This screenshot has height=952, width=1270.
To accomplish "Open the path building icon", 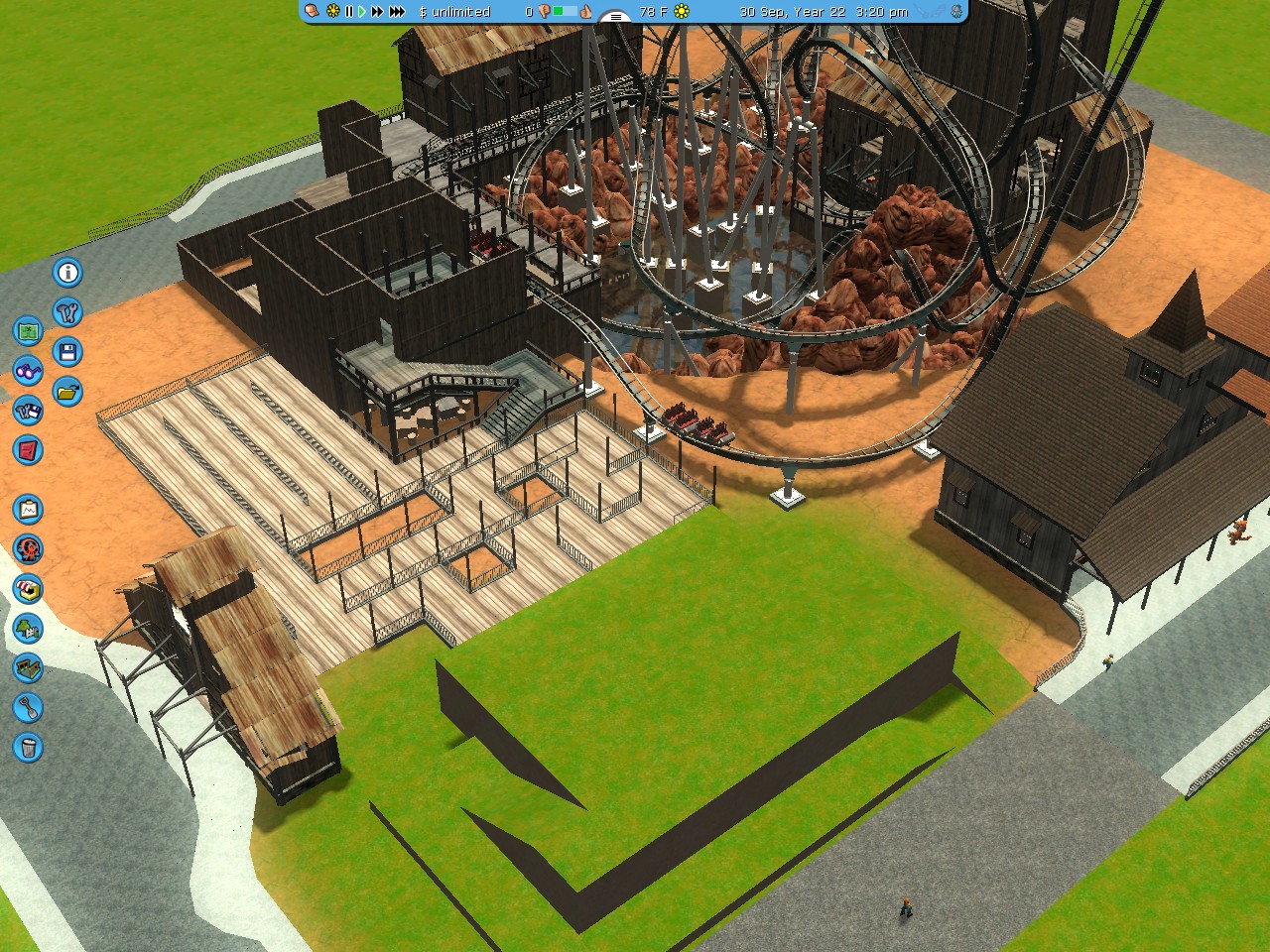I will click(x=28, y=668).
